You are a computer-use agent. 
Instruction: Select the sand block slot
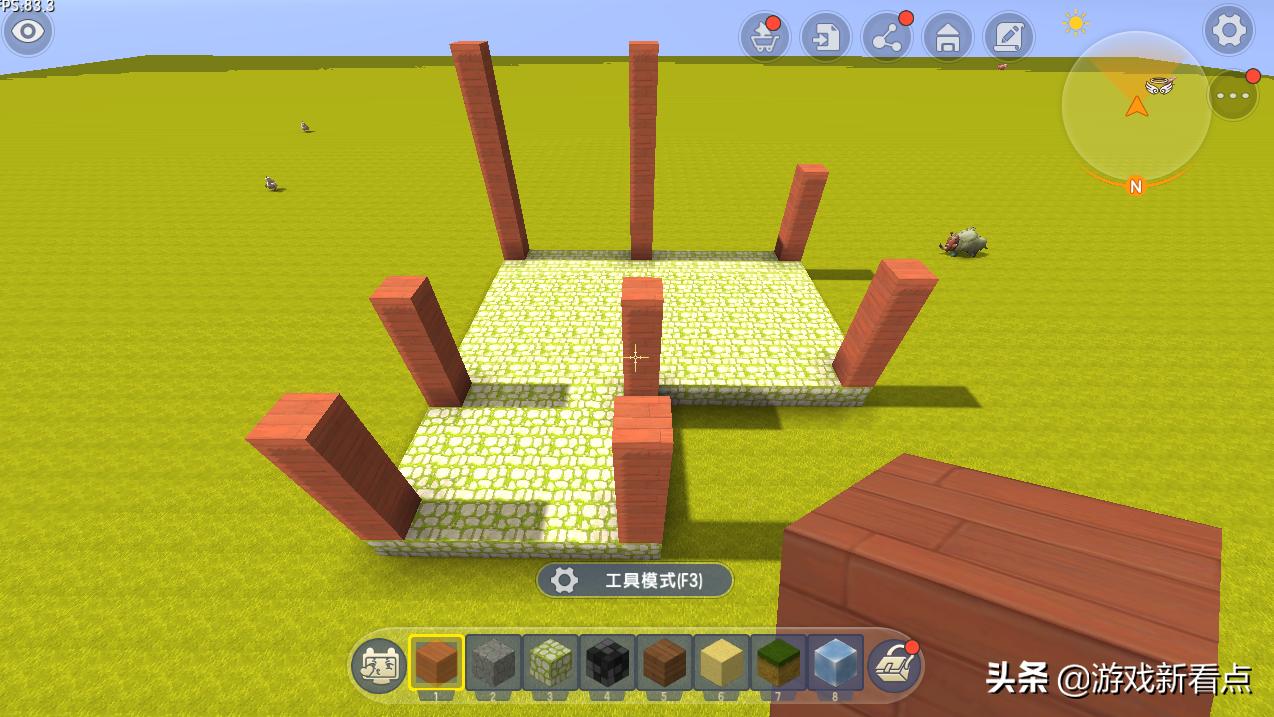[721, 663]
